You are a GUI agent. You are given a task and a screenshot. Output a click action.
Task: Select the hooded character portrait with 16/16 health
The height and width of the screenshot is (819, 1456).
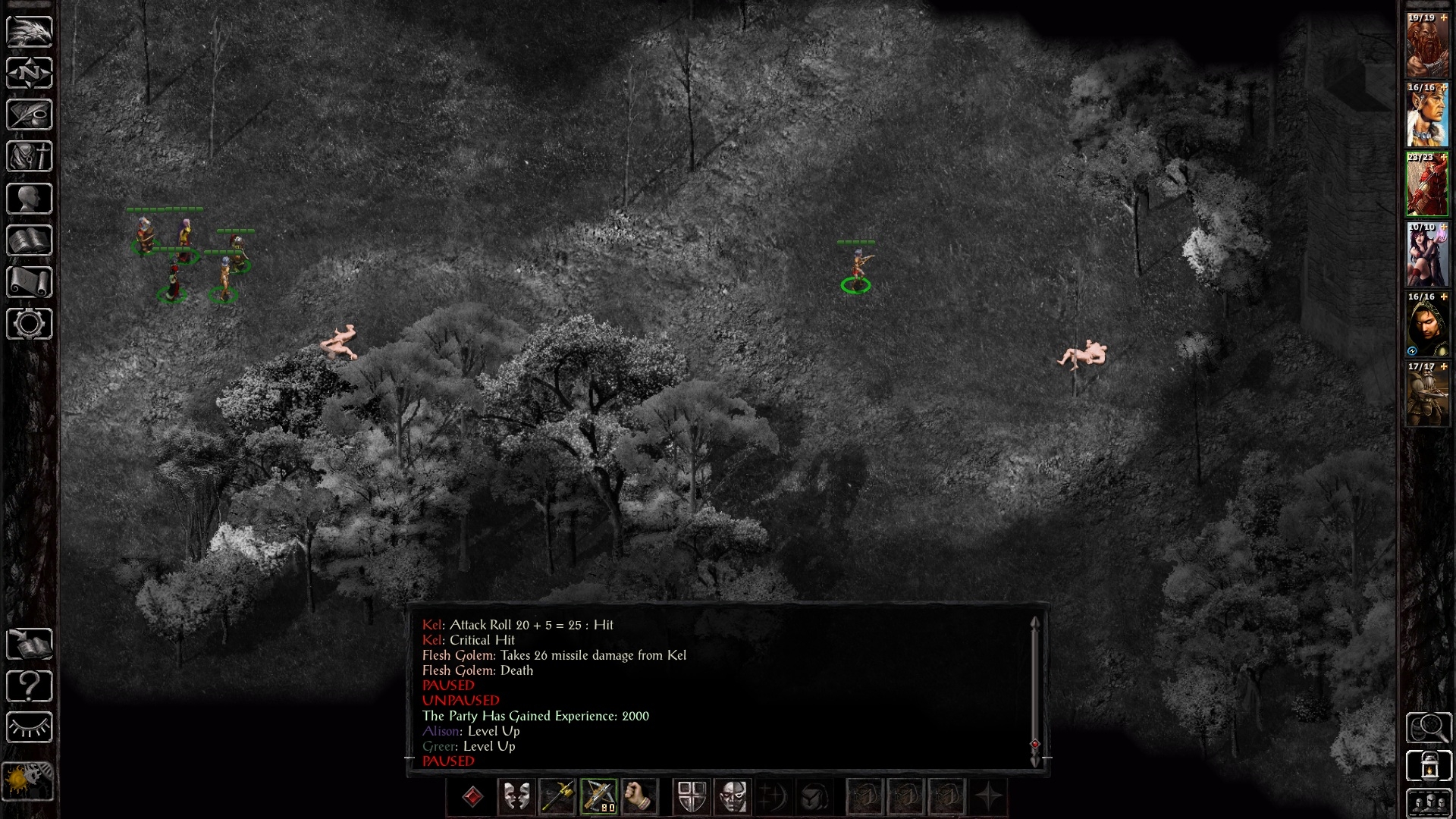[1427, 325]
